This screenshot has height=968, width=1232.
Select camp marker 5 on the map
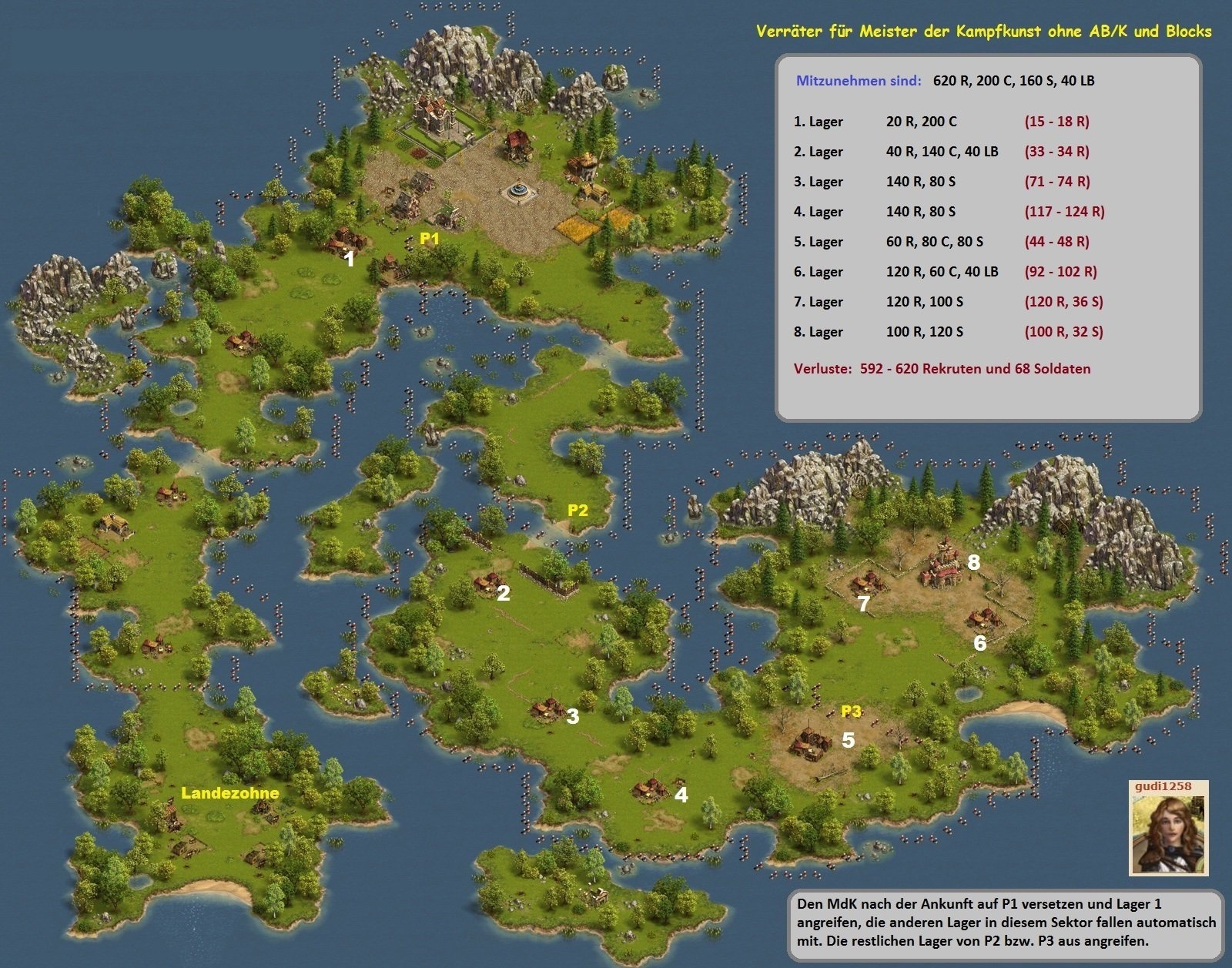pyautogui.click(x=848, y=740)
